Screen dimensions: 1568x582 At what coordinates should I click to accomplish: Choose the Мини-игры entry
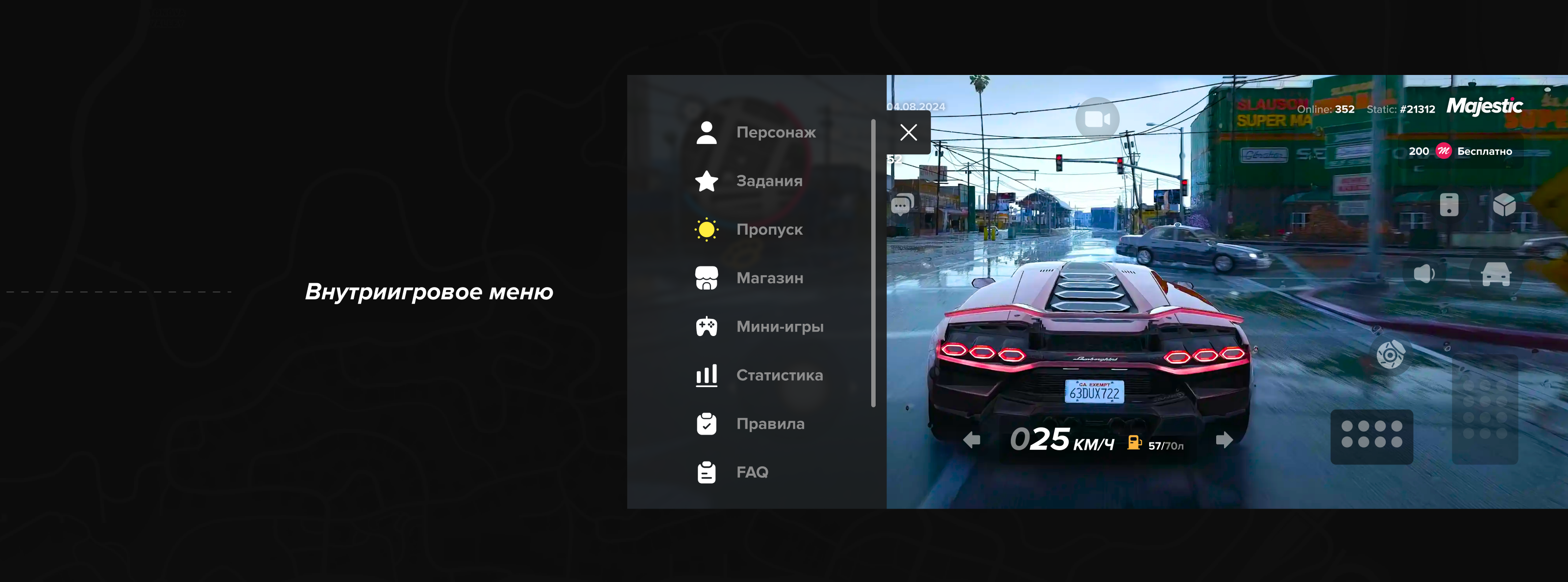pyautogui.click(x=779, y=327)
